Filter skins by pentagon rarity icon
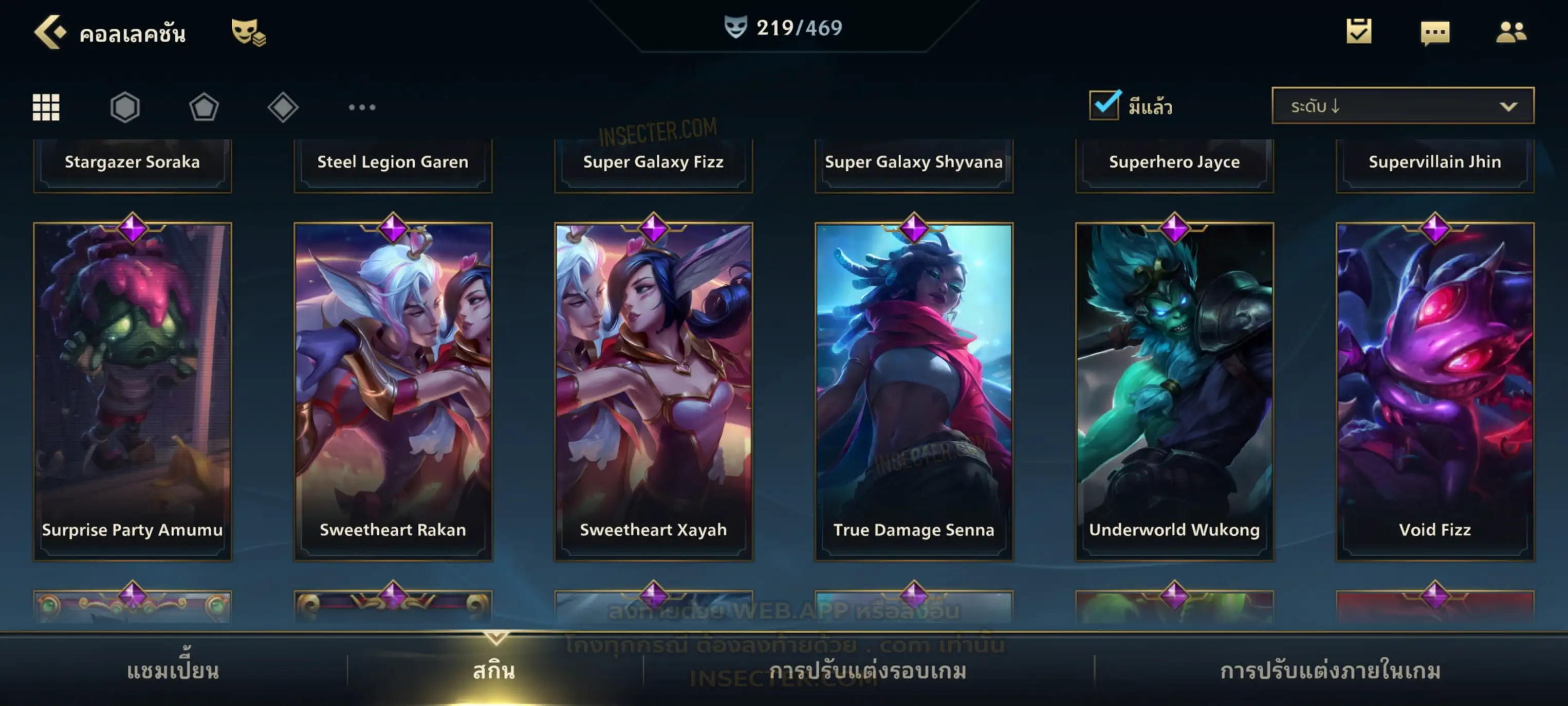The image size is (1568, 706). (x=204, y=107)
